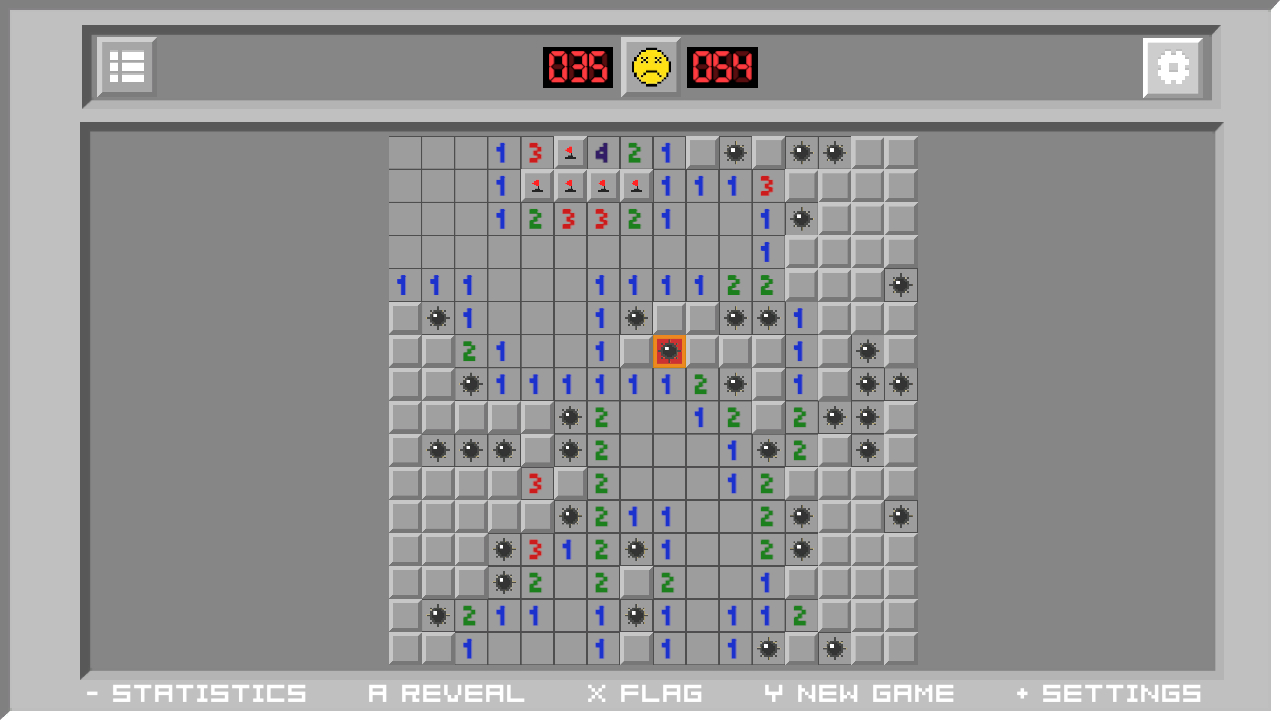Click the rightmost mine in the top row
Screen dimensions: 1280x720
point(833,152)
